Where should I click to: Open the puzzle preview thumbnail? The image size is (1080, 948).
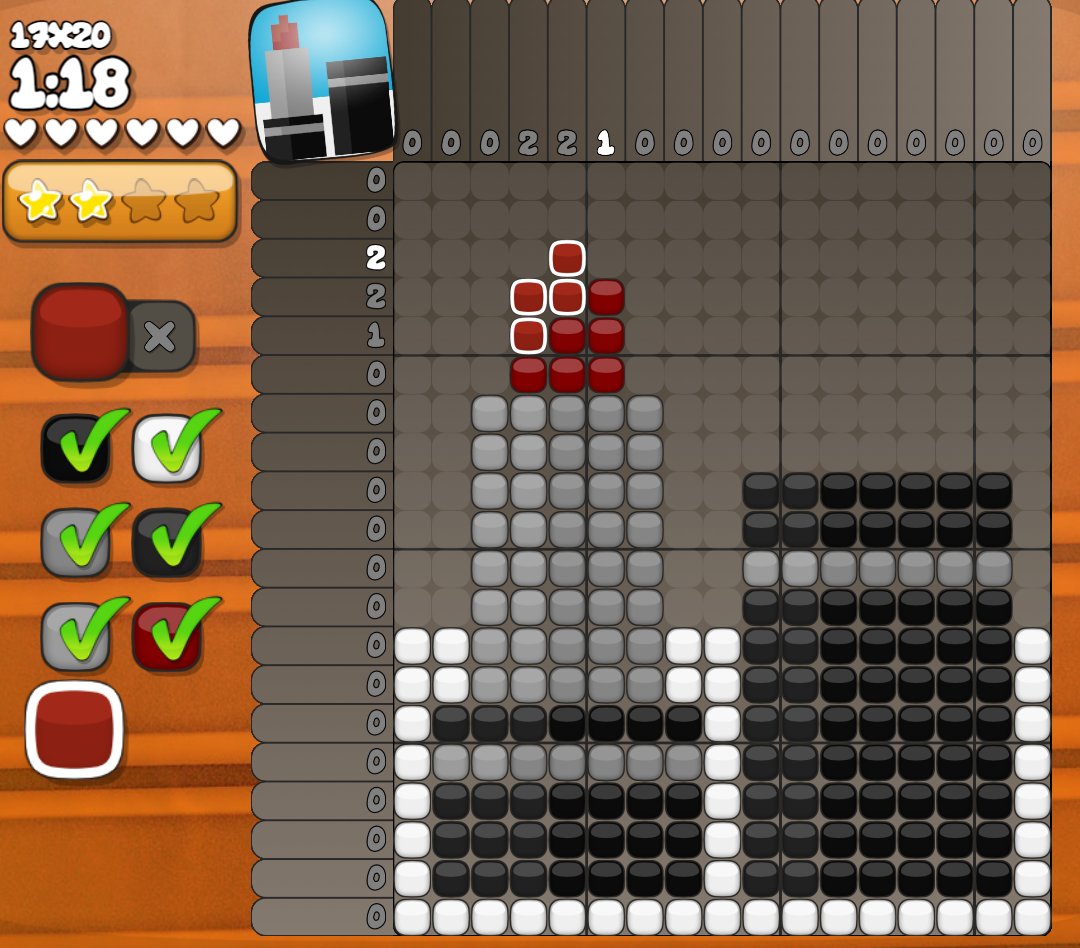322,82
